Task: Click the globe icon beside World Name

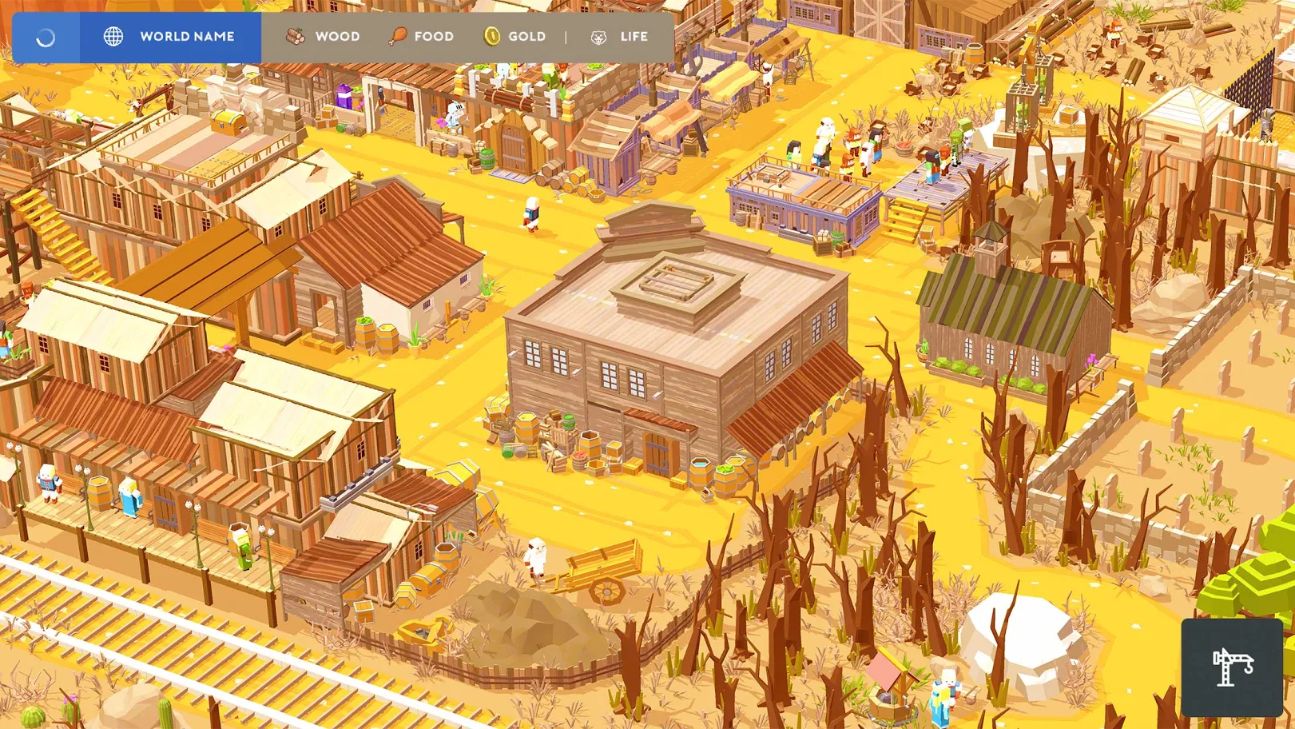Action: pos(113,36)
